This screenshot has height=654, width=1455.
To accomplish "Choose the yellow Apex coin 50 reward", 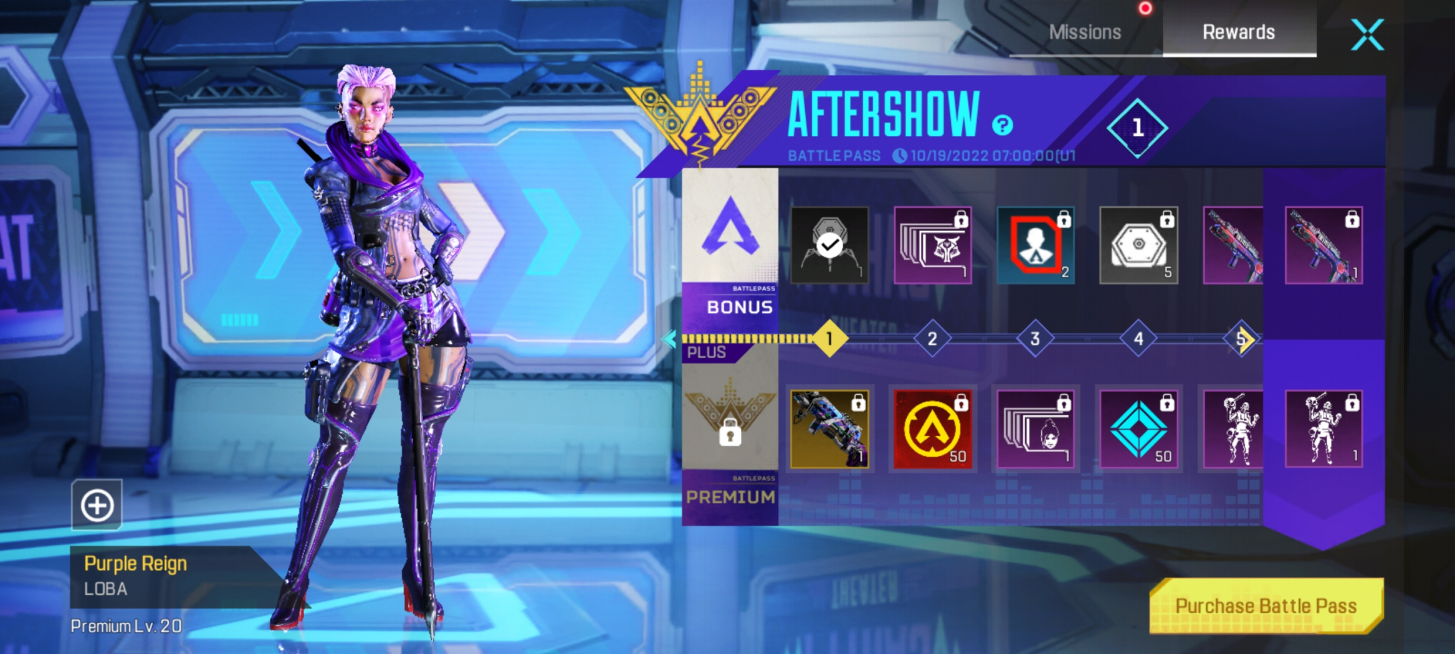I will [932, 429].
